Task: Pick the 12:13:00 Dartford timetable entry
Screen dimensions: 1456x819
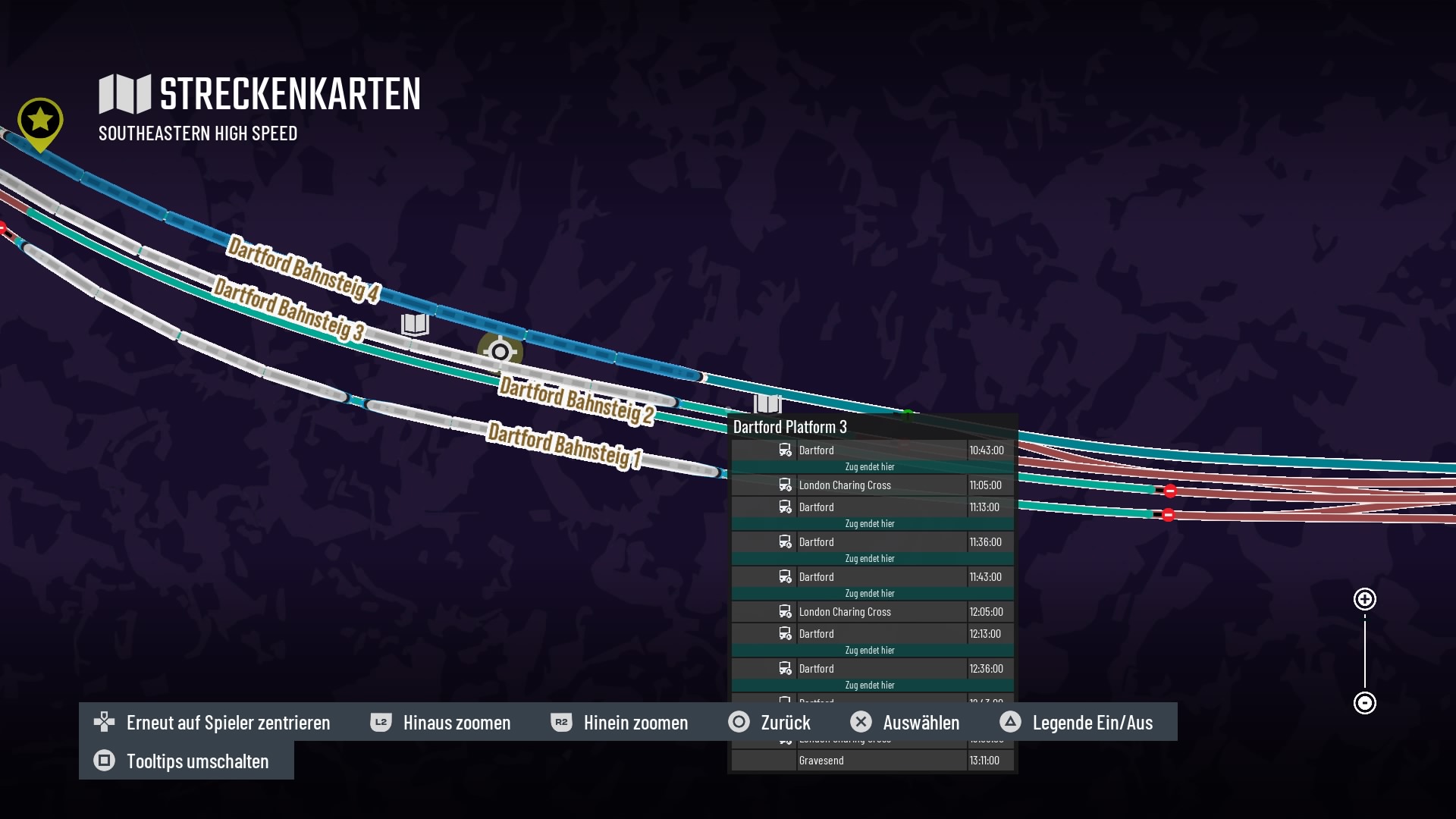Action: point(872,634)
